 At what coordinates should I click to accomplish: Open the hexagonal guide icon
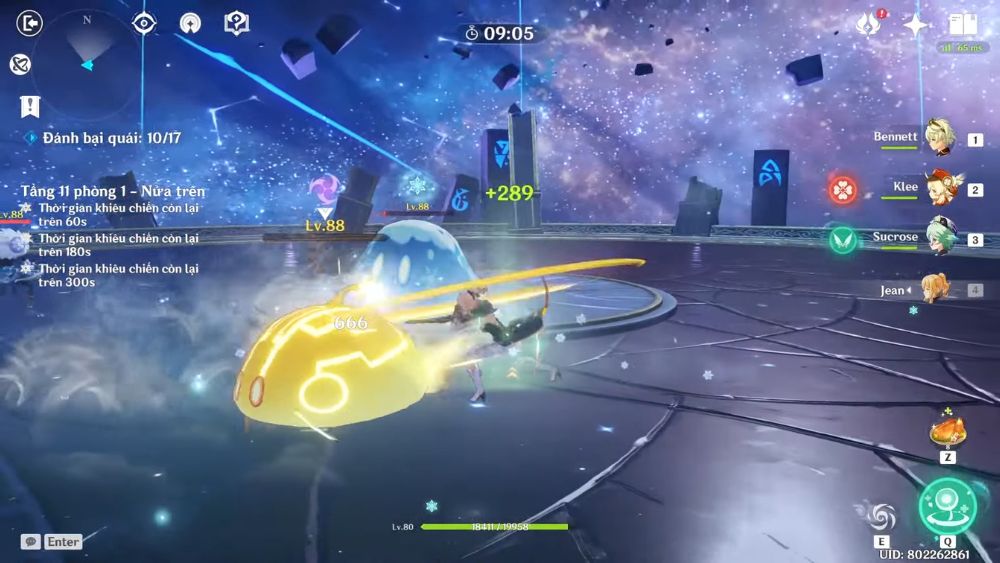tap(236, 23)
